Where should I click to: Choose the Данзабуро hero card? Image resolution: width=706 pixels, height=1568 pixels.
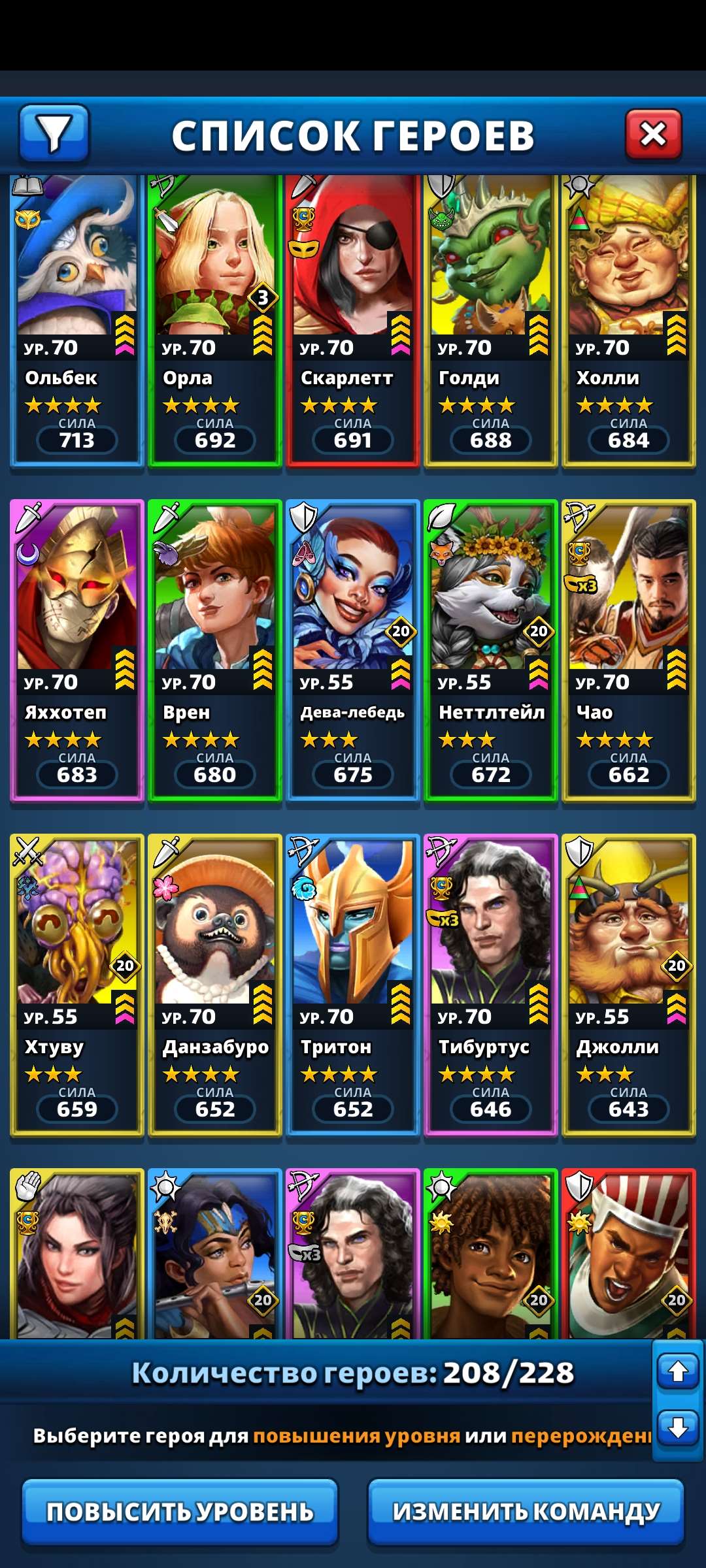(214, 985)
